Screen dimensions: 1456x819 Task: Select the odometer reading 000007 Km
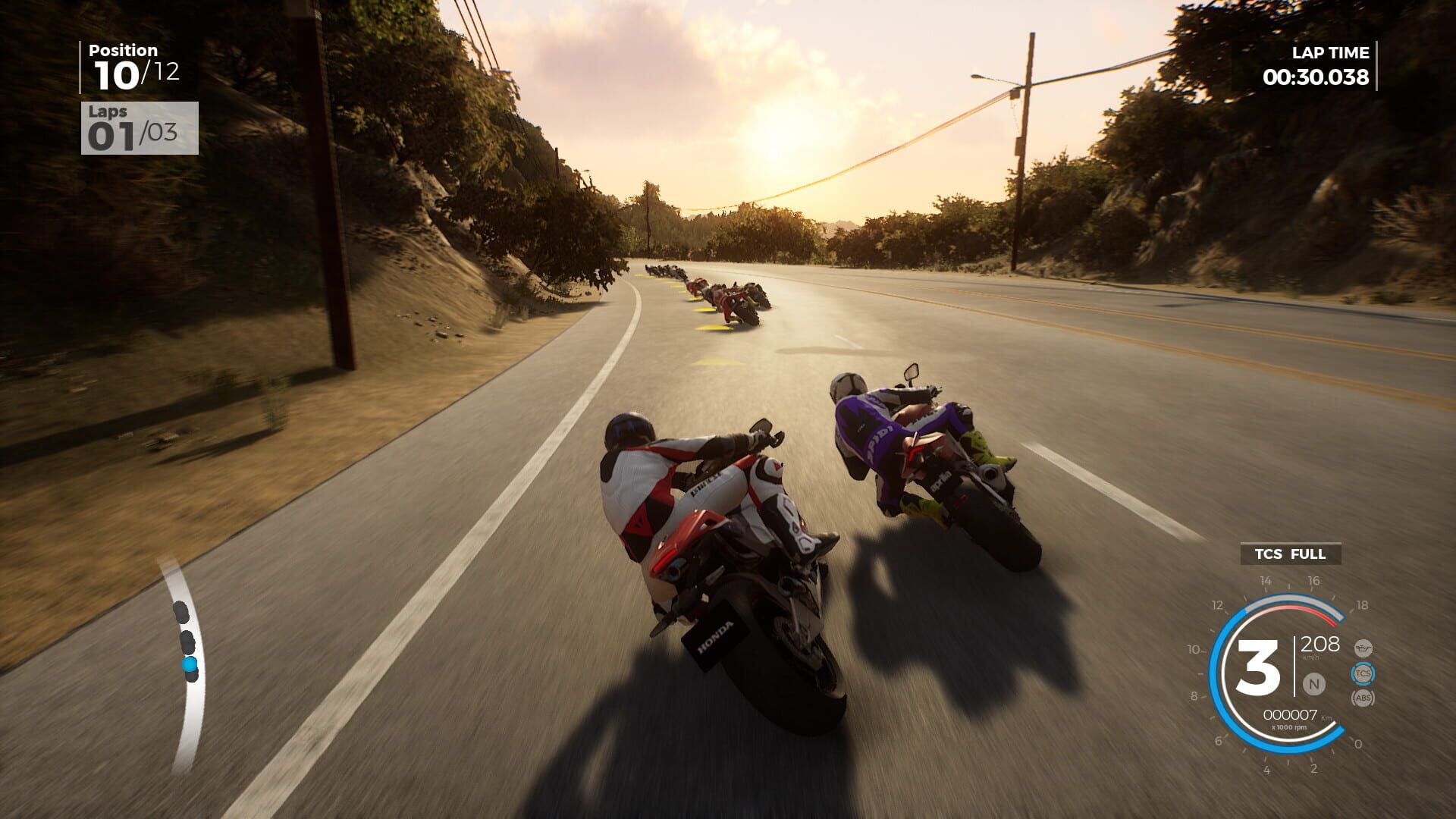[1291, 714]
